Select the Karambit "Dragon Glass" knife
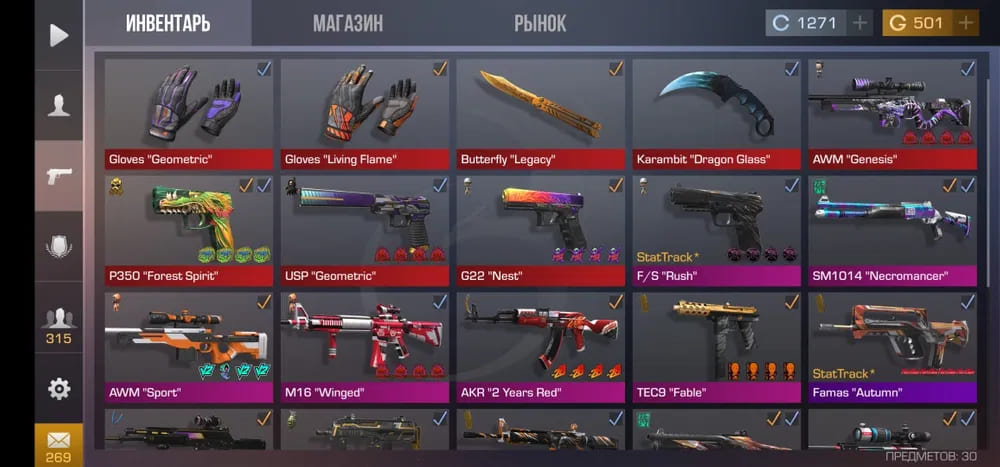Image resolution: width=1000 pixels, height=467 pixels. click(716, 112)
